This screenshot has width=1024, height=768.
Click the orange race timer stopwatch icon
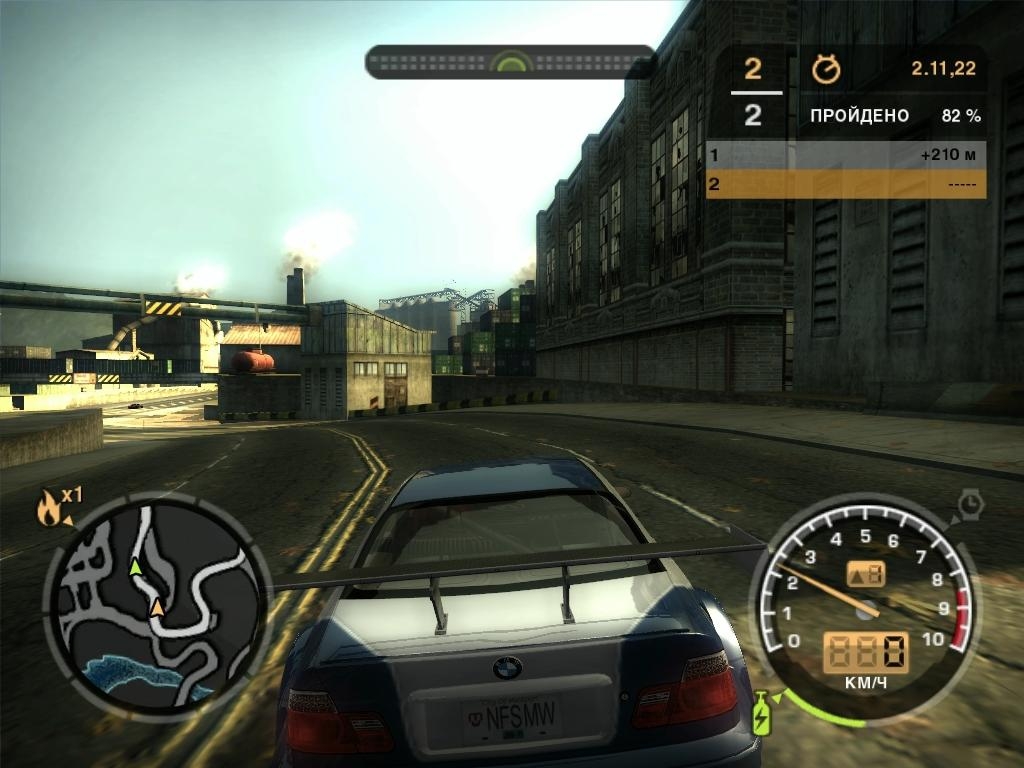tap(826, 69)
